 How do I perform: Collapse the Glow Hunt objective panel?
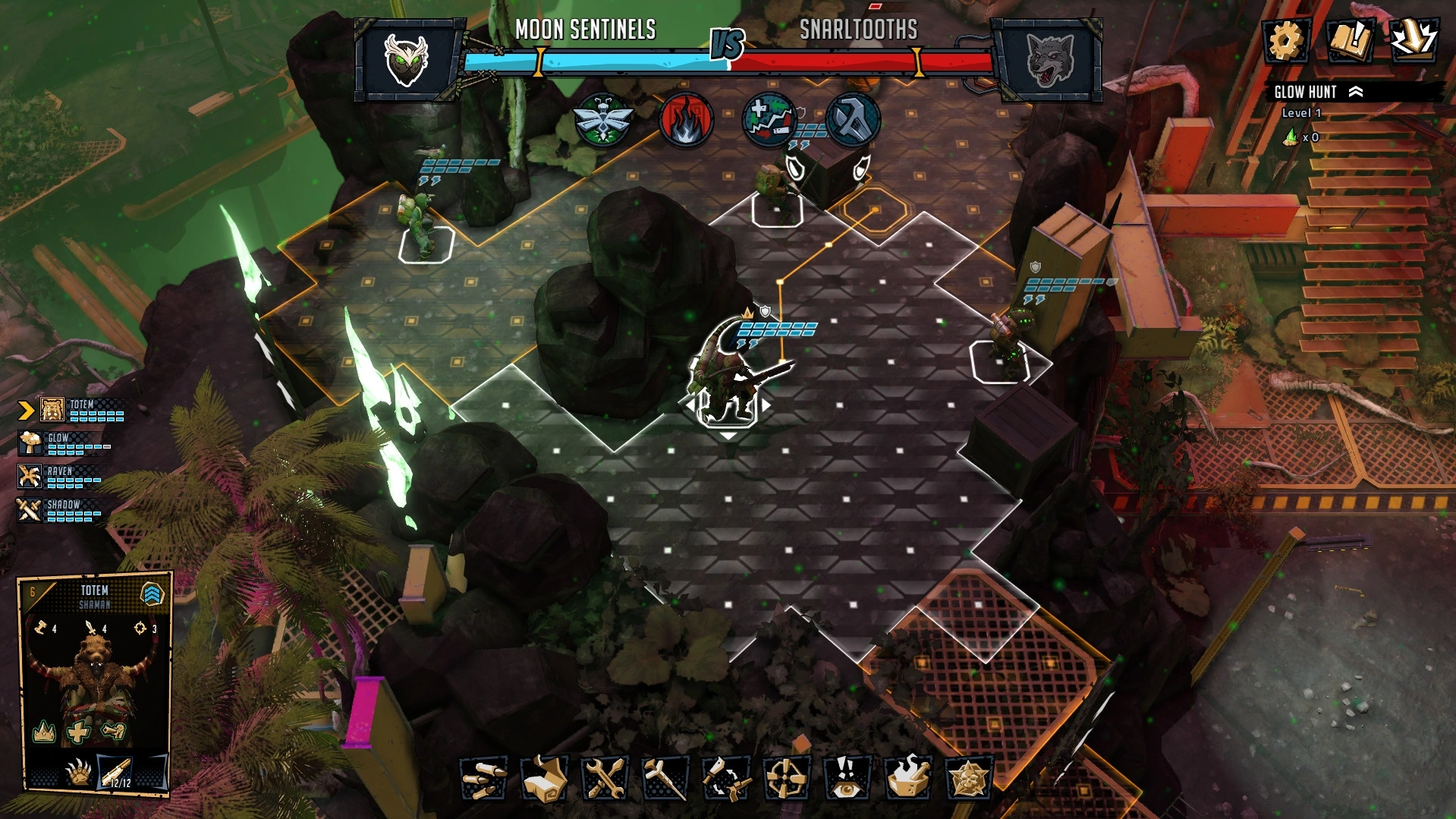point(1356,92)
